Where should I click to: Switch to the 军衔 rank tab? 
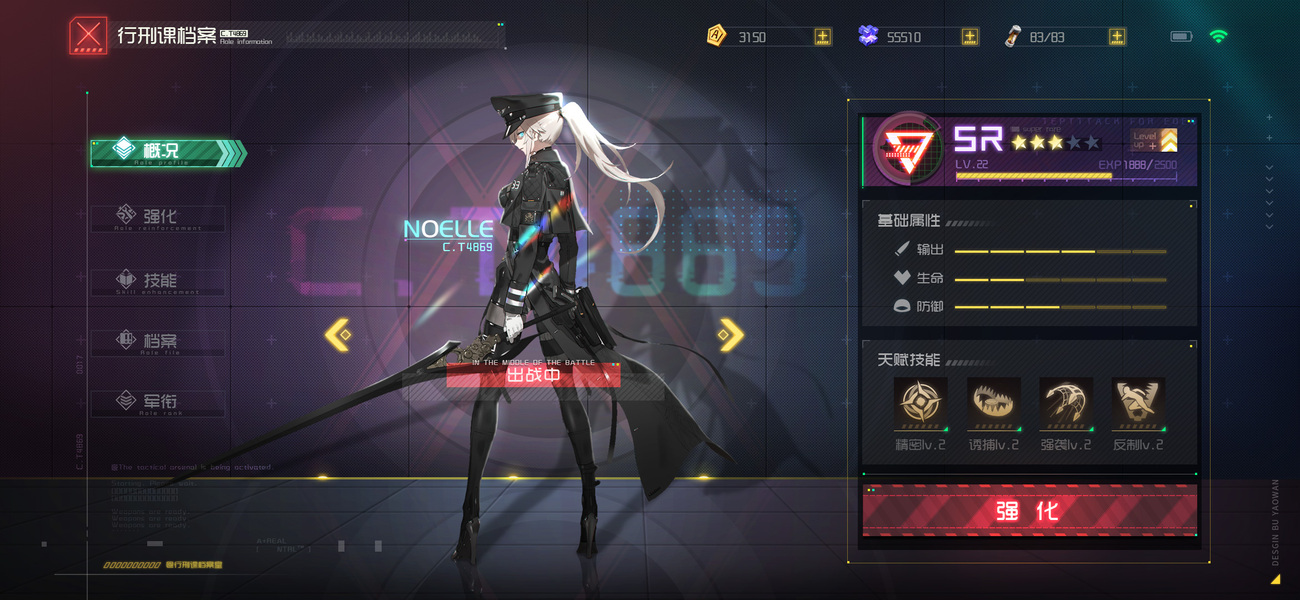(159, 402)
